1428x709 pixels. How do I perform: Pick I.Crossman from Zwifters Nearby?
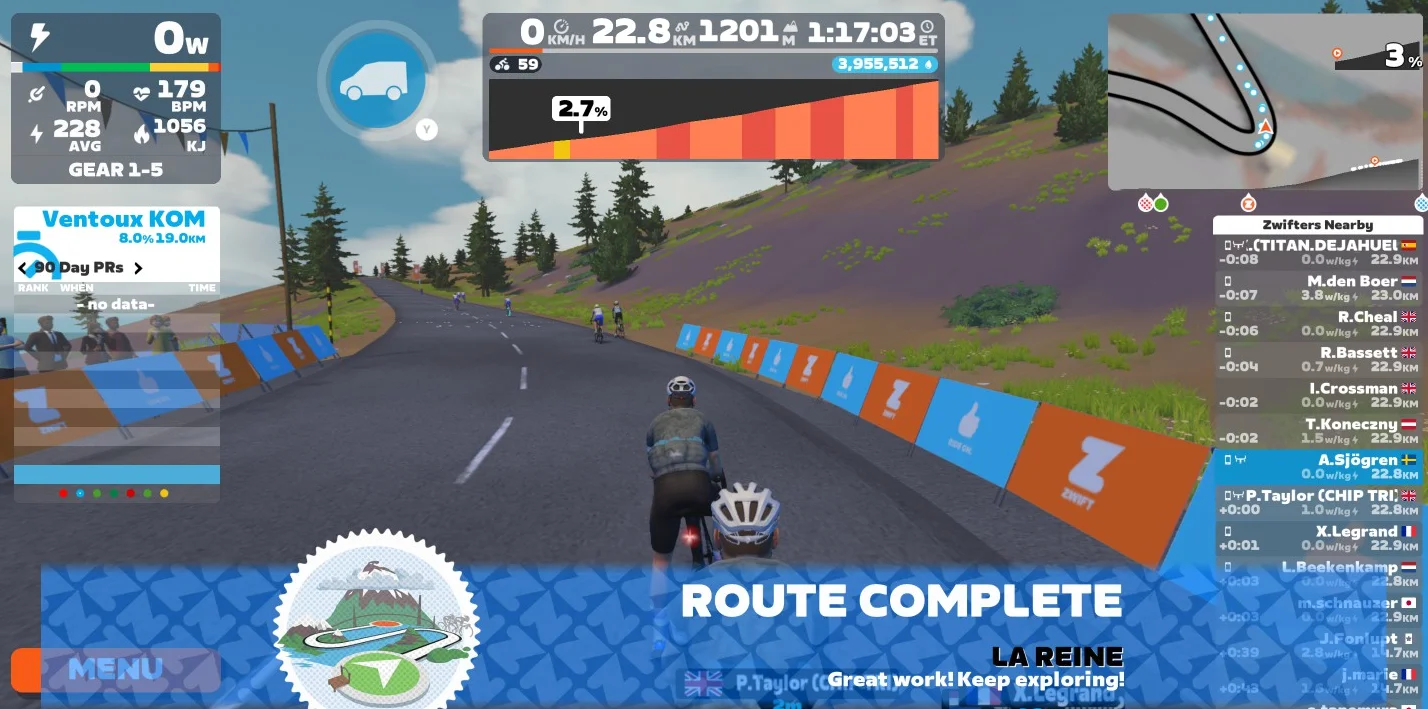(x=1318, y=396)
